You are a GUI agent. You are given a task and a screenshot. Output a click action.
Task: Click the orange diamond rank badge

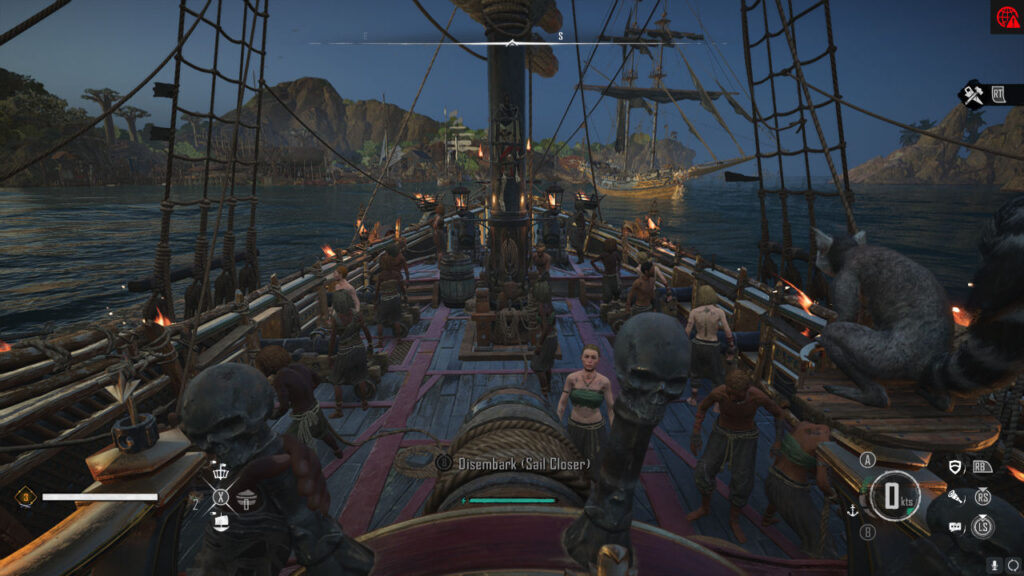24,496
